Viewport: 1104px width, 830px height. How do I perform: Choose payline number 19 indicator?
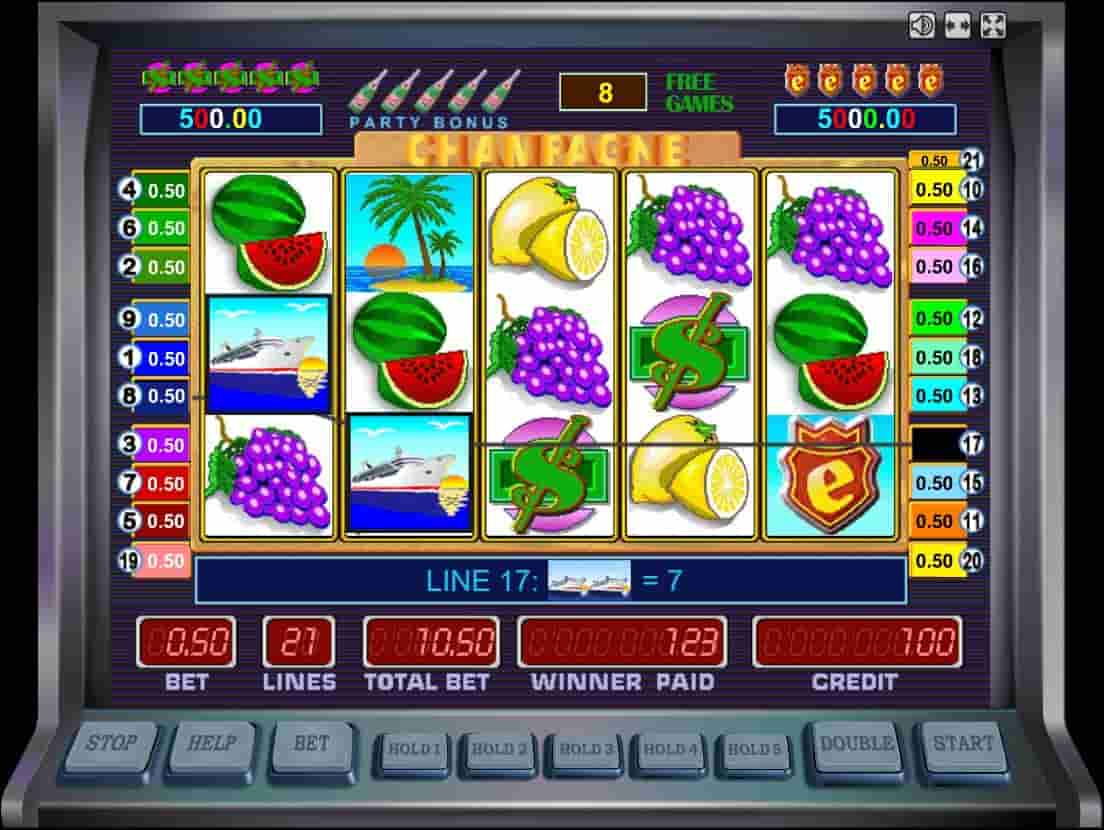130,561
